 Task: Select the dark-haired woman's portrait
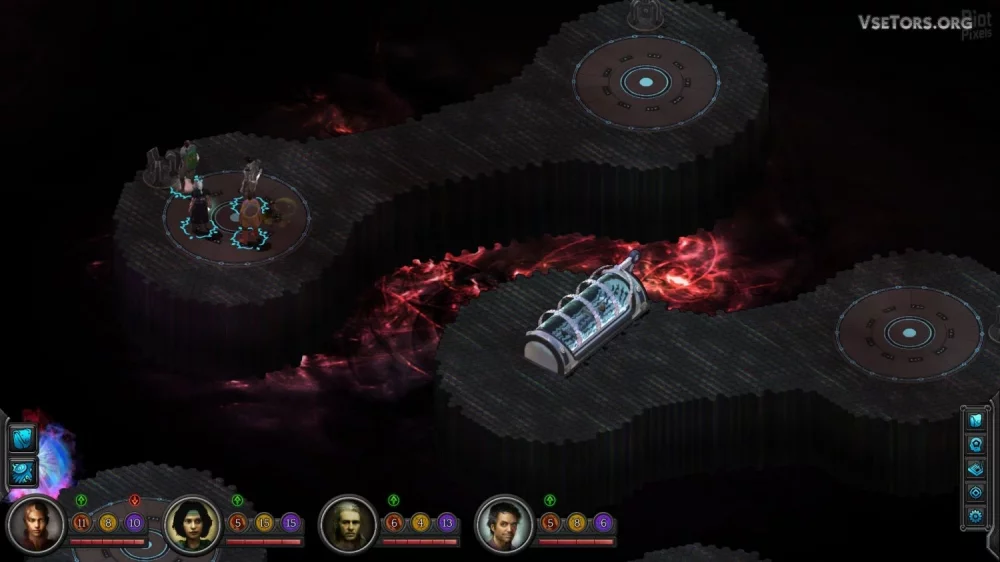[x=191, y=524]
